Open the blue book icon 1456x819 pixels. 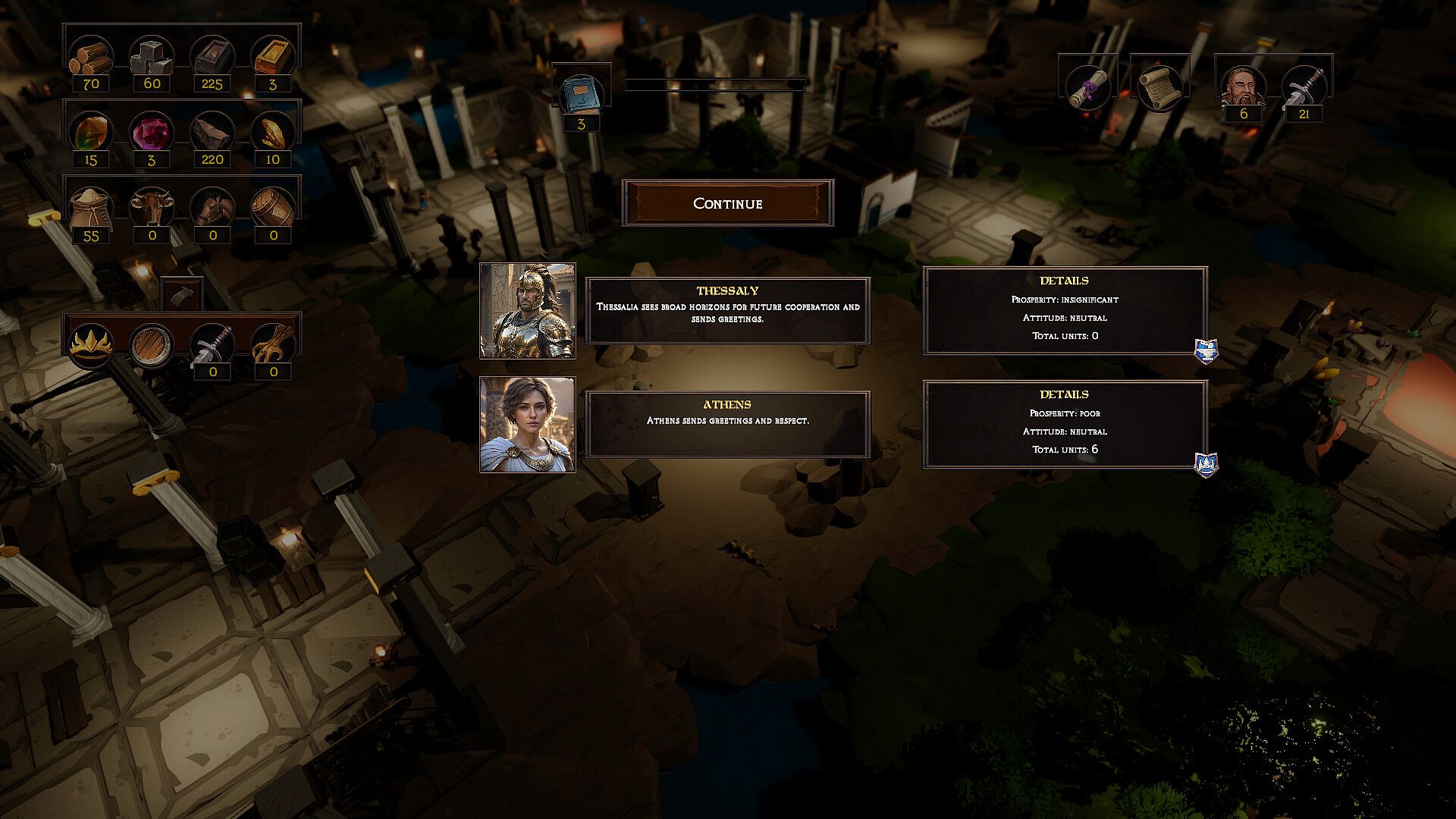coord(581,94)
